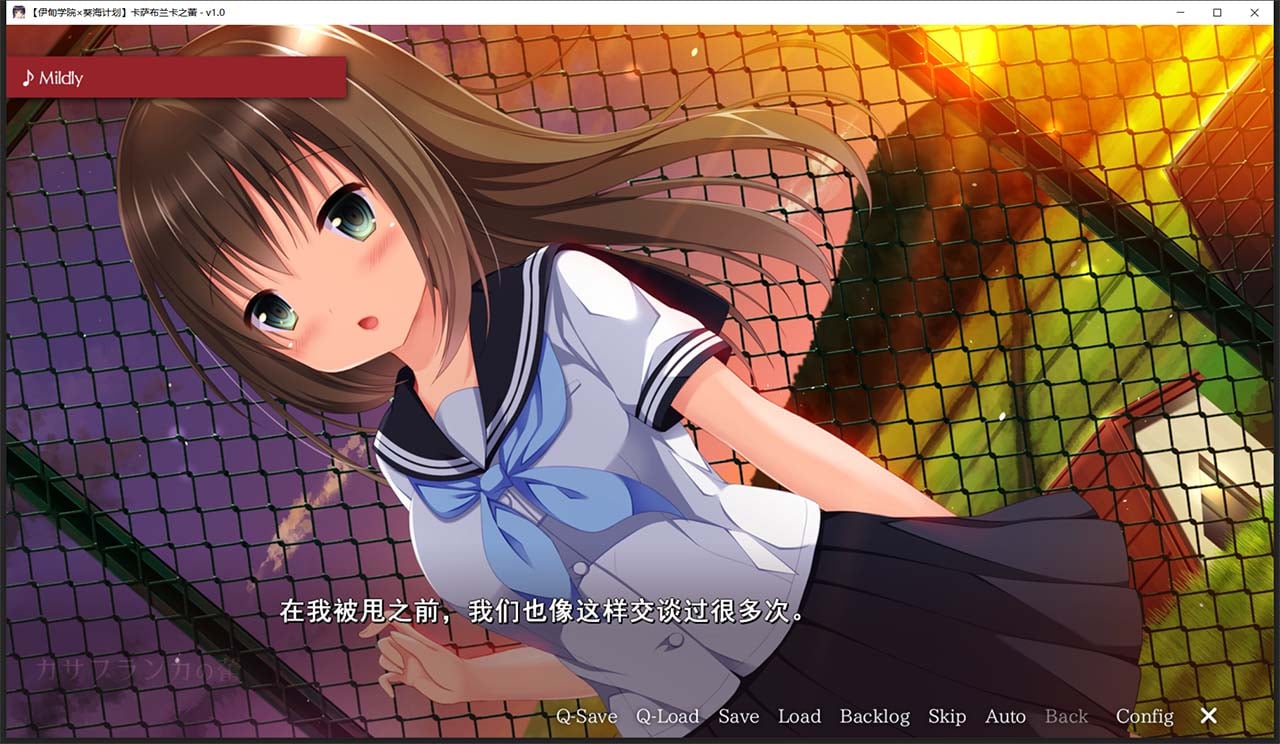1280x744 pixels.
Task: Open the Config settings from quick menu
Action: point(1143,717)
